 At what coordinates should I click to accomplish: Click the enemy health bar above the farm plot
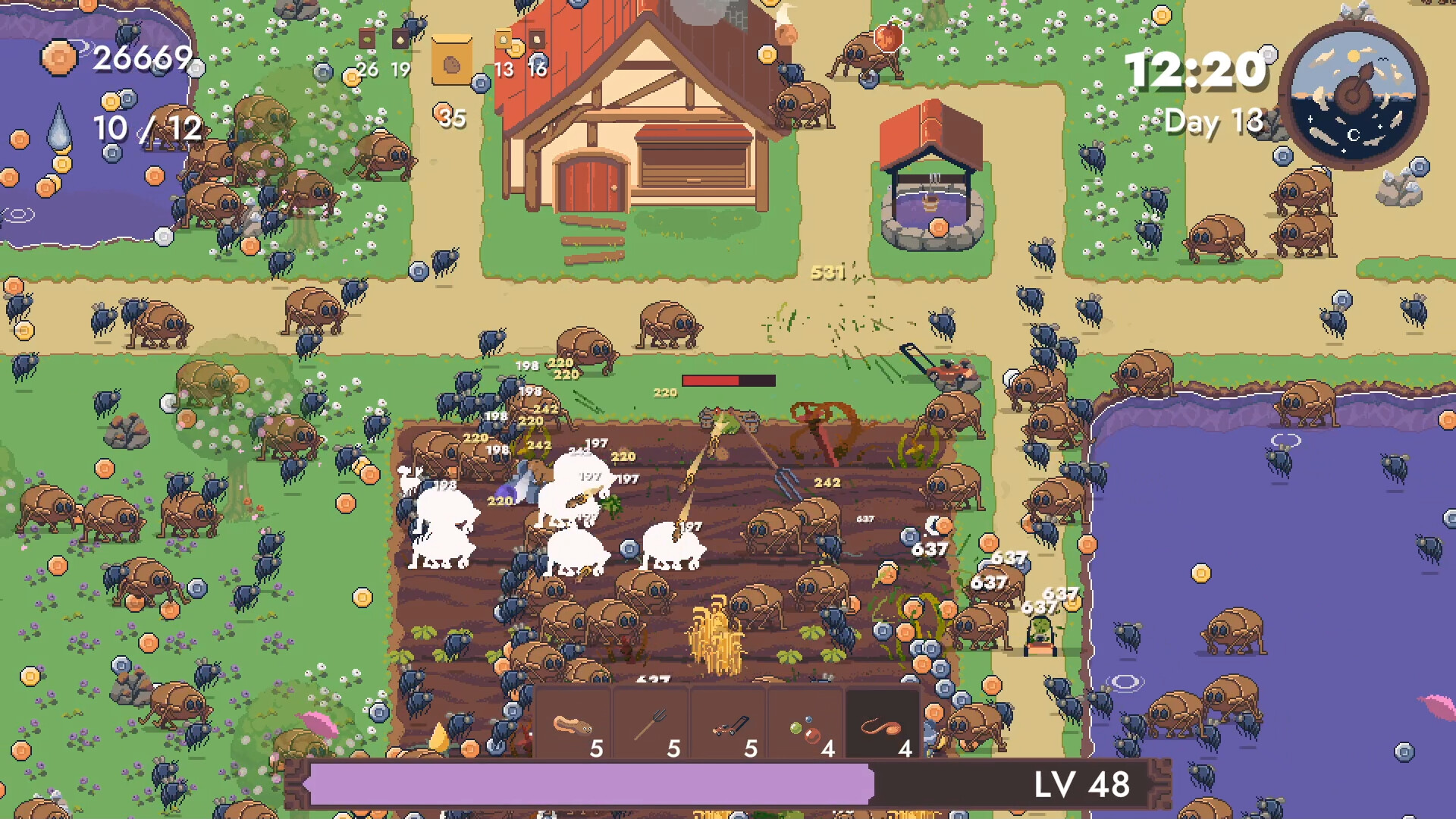727,379
